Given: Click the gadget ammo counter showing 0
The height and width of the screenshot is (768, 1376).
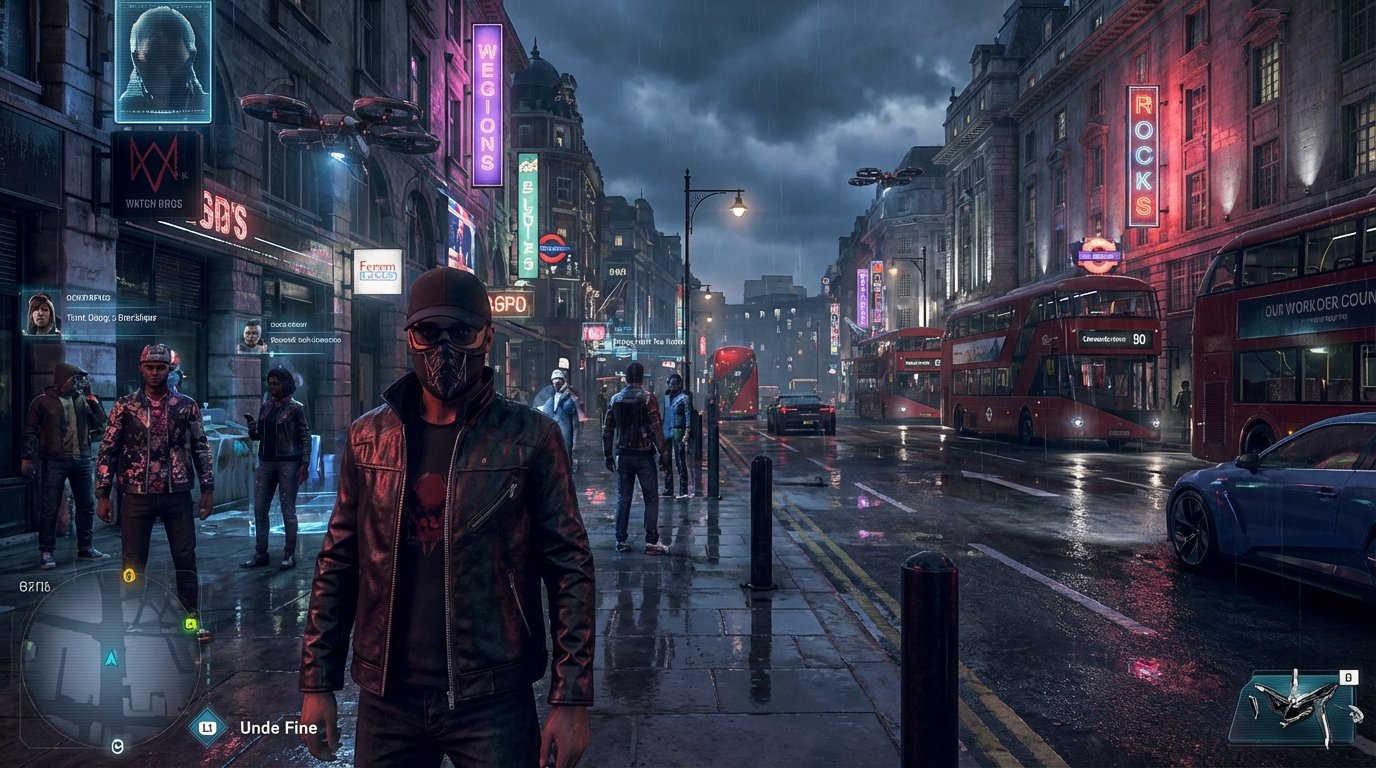Looking at the screenshot, I should click(x=1349, y=676).
